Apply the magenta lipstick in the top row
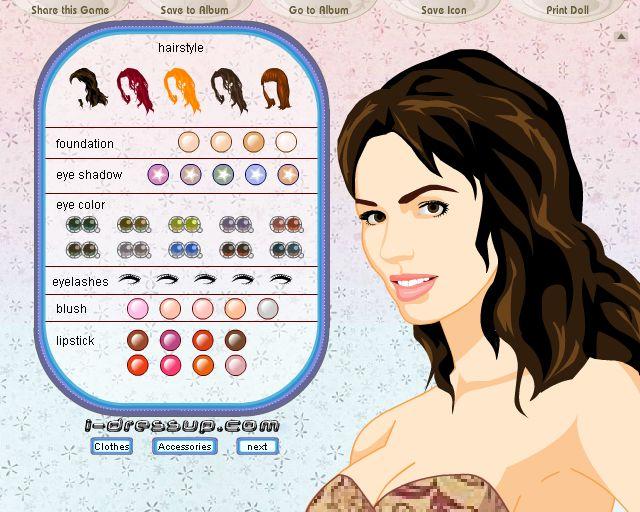Screen dimensions: 640x512 click(x=170, y=340)
